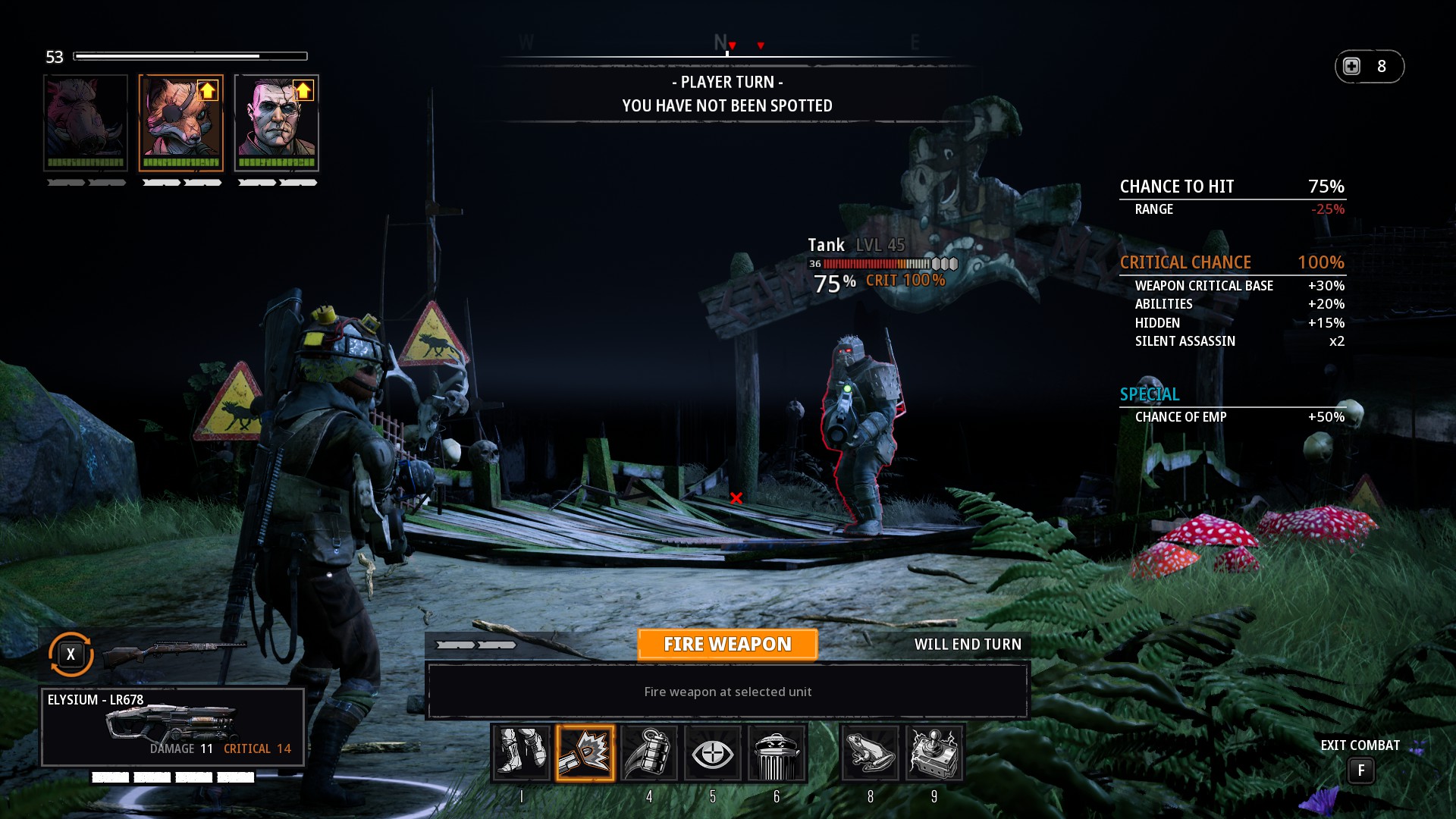Activate the trash can ability icon
The width and height of the screenshot is (1456, 819).
pyautogui.click(x=777, y=753)
